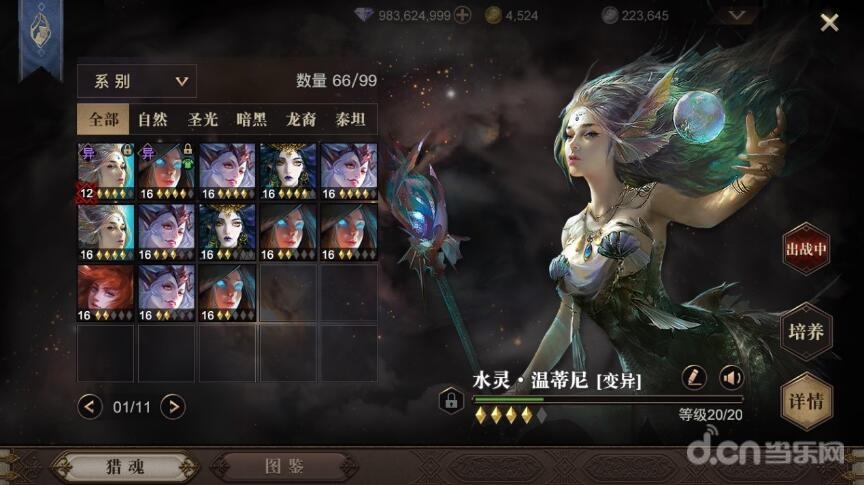Switch to the 自然 tab
Viewport: 864px width, 485px height.
[x=152, y=120]
